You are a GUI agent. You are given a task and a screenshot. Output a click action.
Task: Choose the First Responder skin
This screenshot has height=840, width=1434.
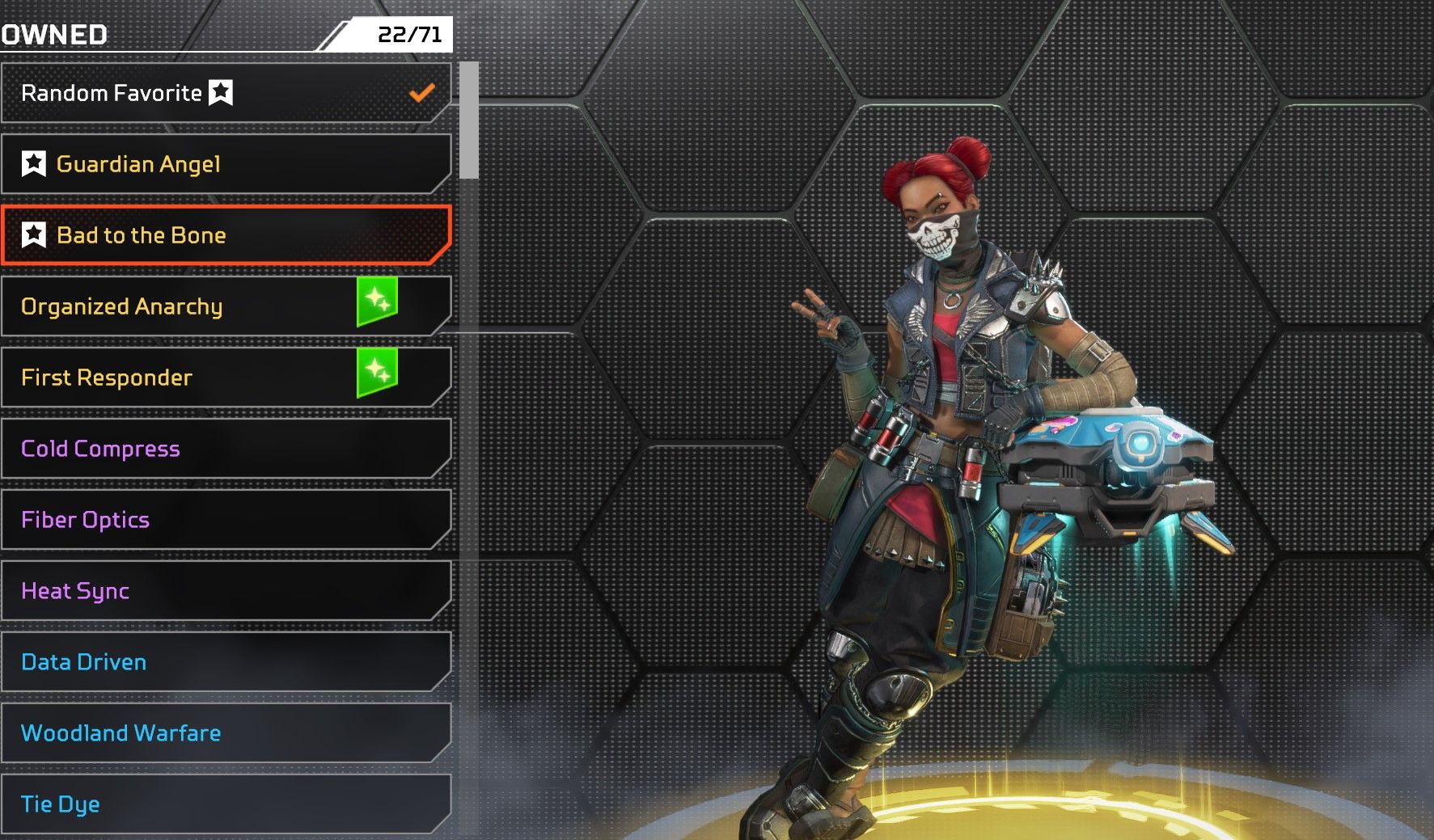pyautogui.click(x=186, y=378)
